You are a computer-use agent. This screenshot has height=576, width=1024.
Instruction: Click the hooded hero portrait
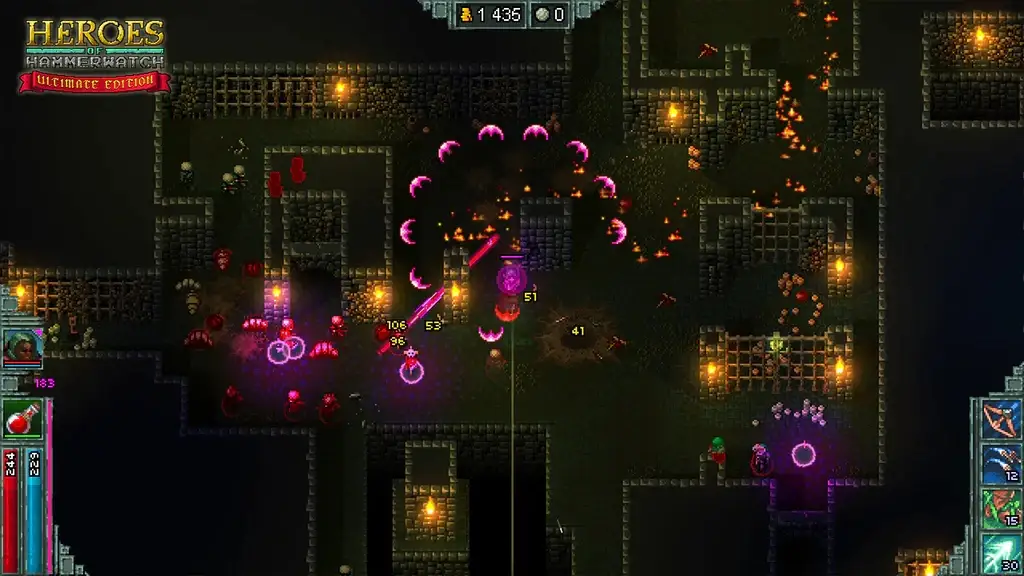pyautogui.click(x=21, y=346)
